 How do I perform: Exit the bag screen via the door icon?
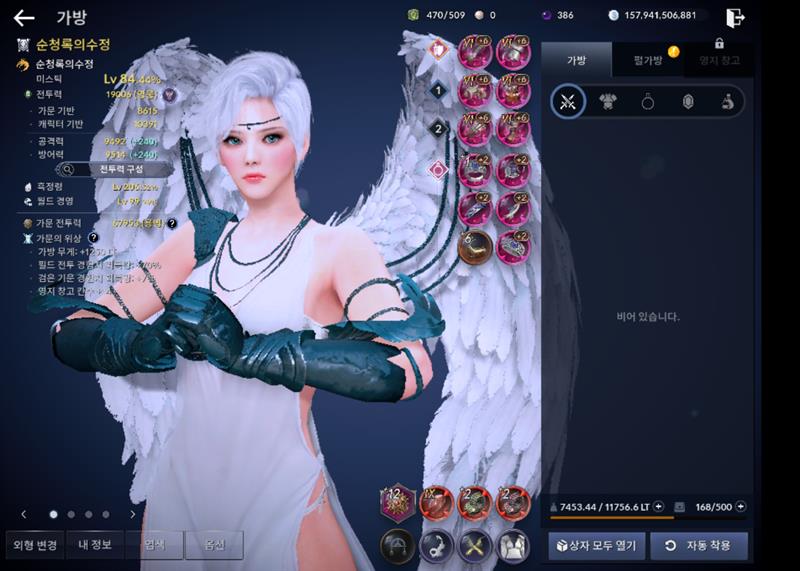[x=735, y=17]
